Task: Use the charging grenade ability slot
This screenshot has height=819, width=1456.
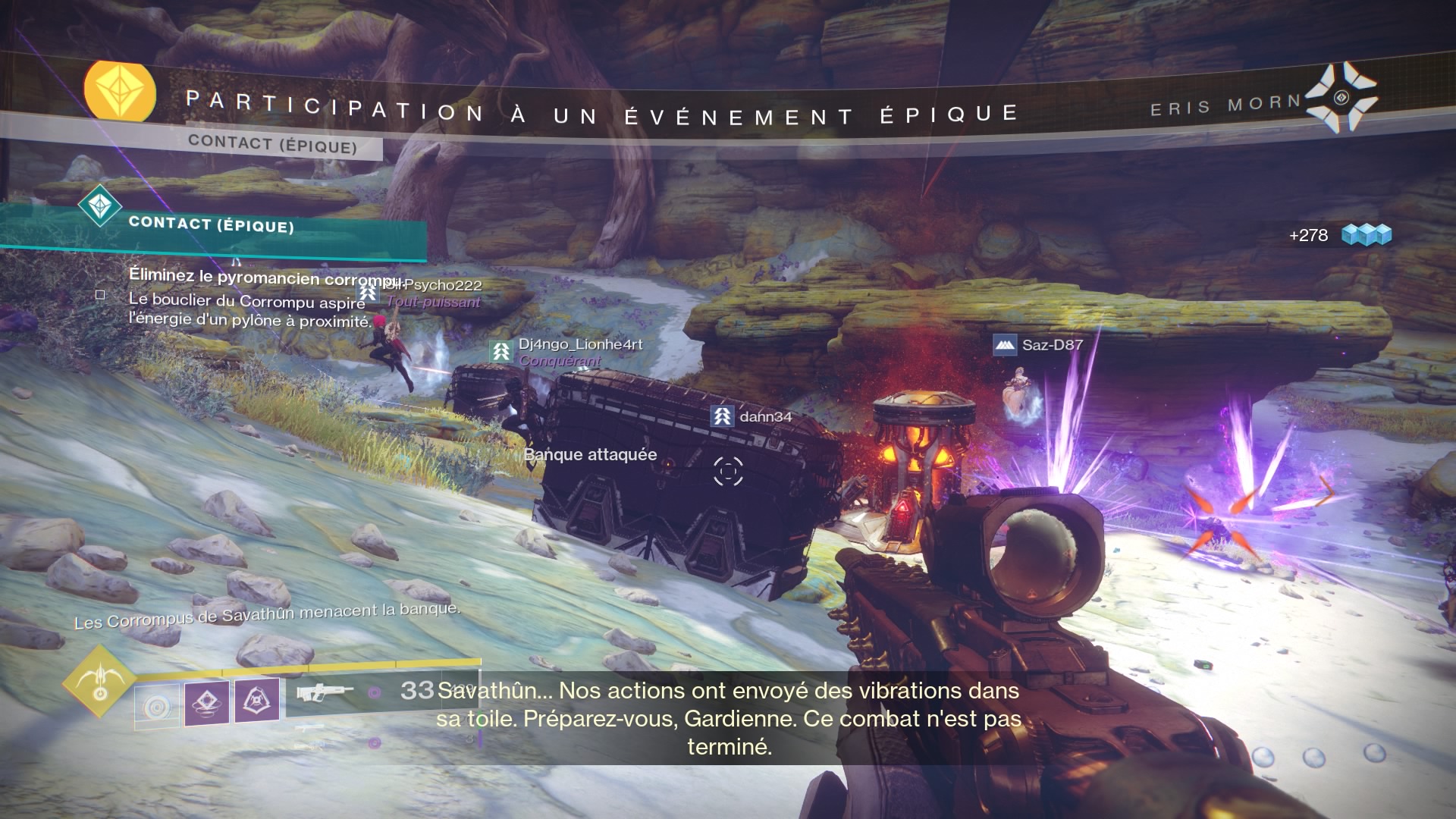Action: [x=158, y=706]
